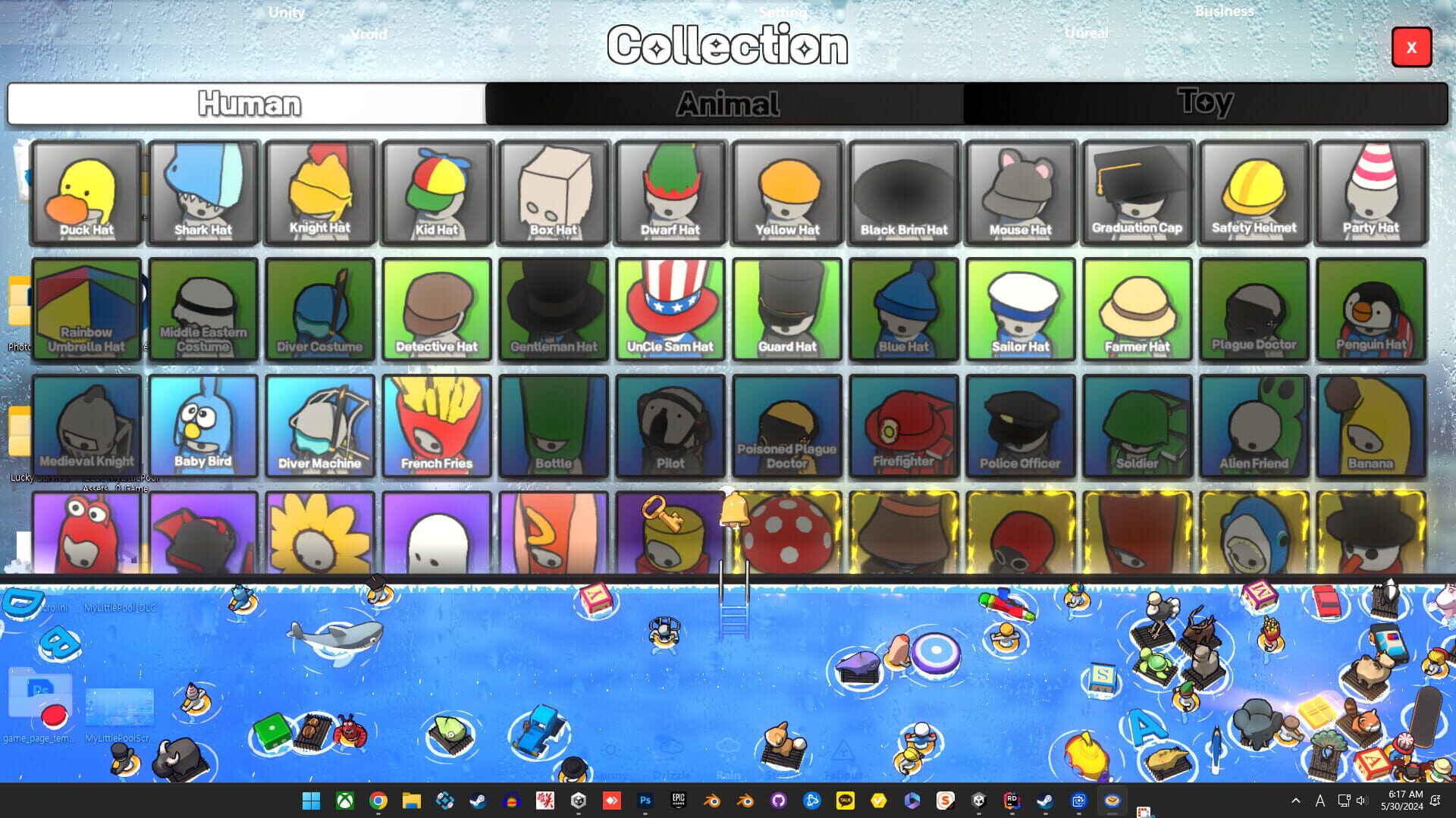The height and width of the screenshot is (818, 1456).
Task: Choose the Uncle Sam Hat
Action: click(x=670, y=309)
